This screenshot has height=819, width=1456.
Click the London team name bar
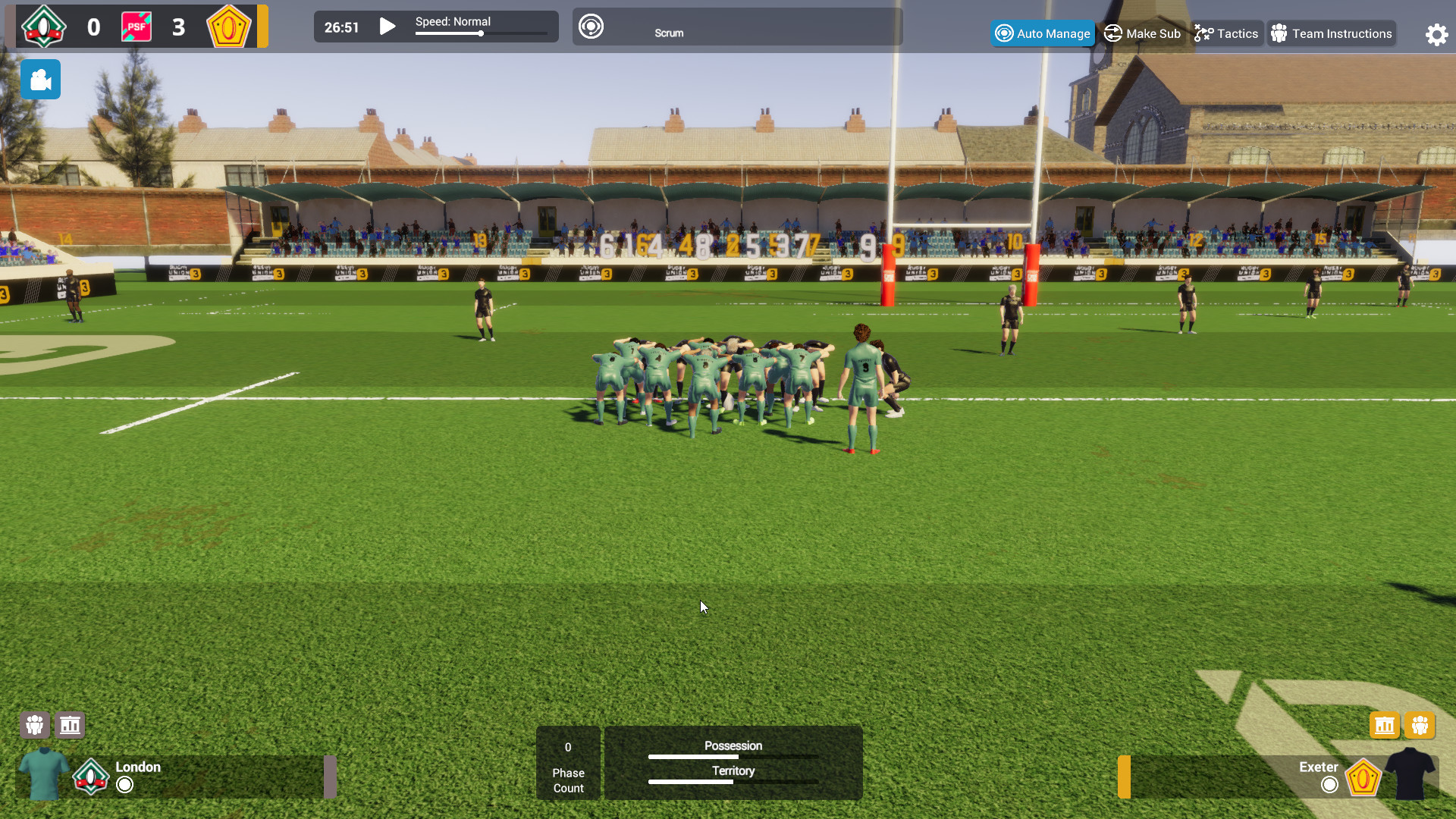[x=138, y=767]
